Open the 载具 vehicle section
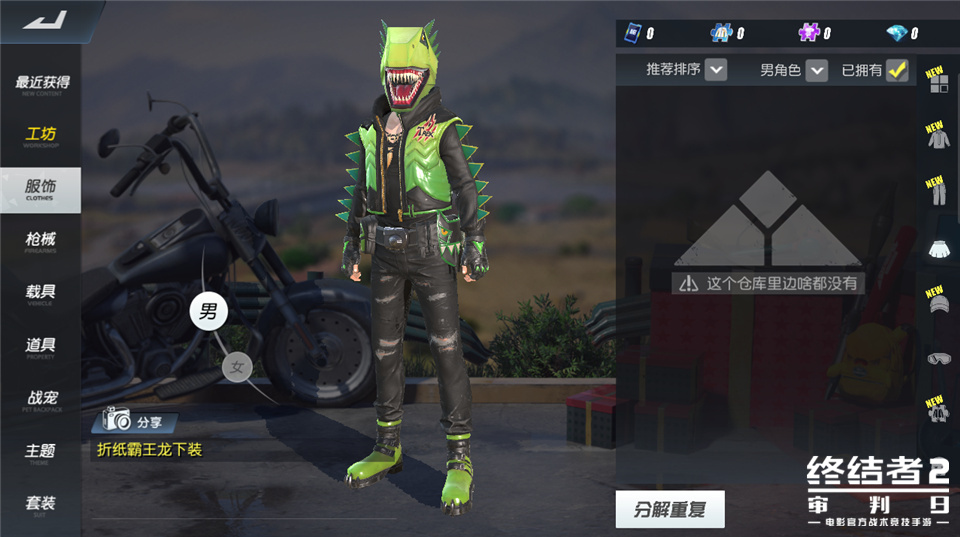This screenshot has width=960, height=537. (x=41, y=294)
